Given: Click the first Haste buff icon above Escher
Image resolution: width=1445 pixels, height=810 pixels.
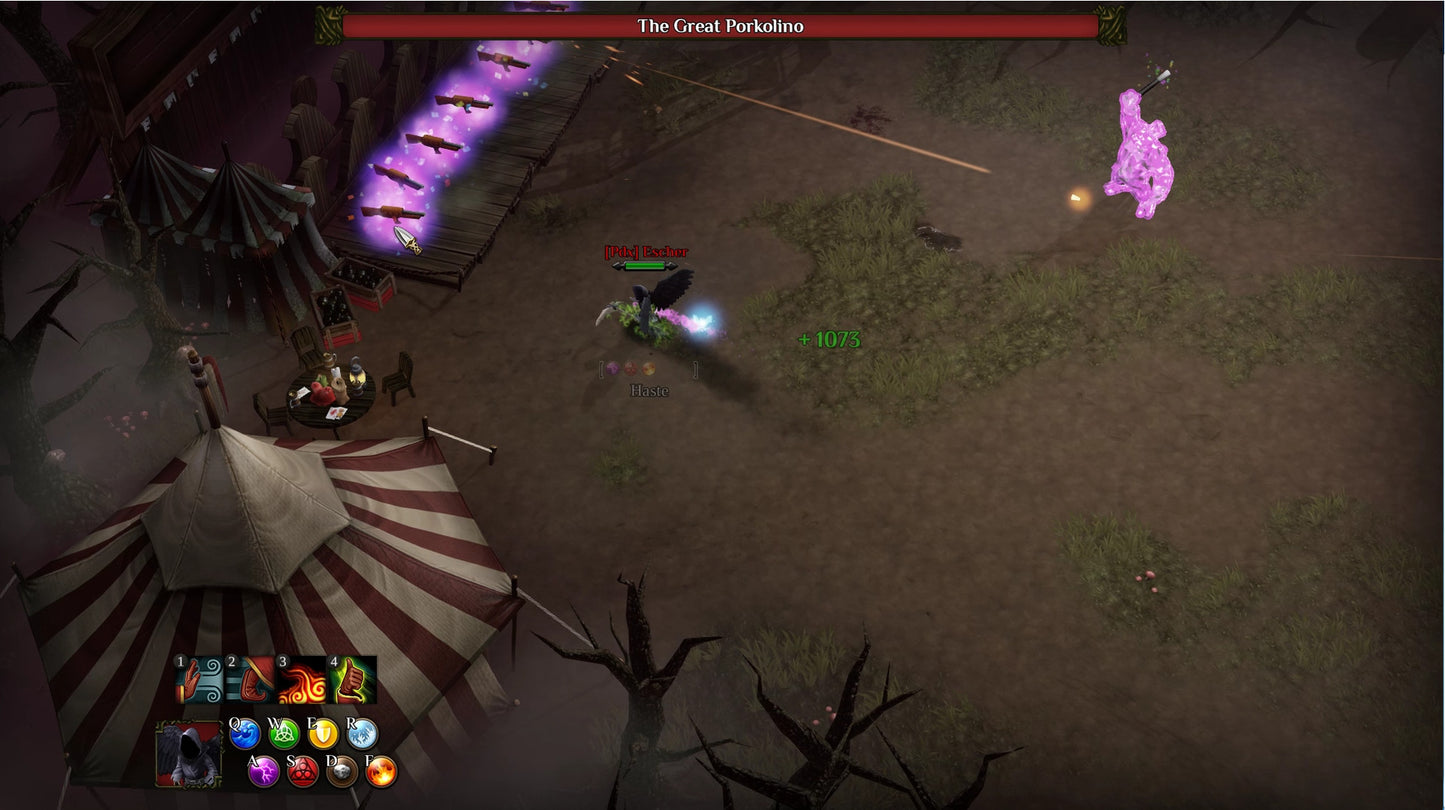Looking at the screenshot, I should tap(612, 368).
